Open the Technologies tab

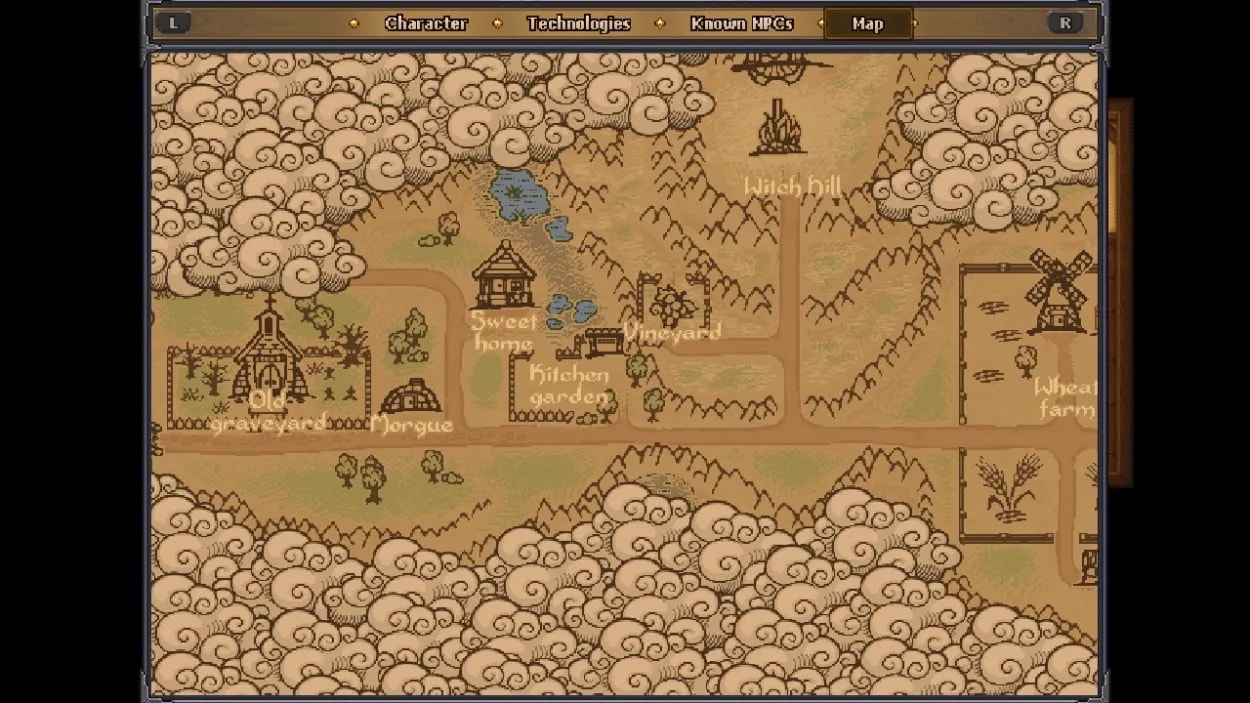pyautogui.click(x=578, y=24)
